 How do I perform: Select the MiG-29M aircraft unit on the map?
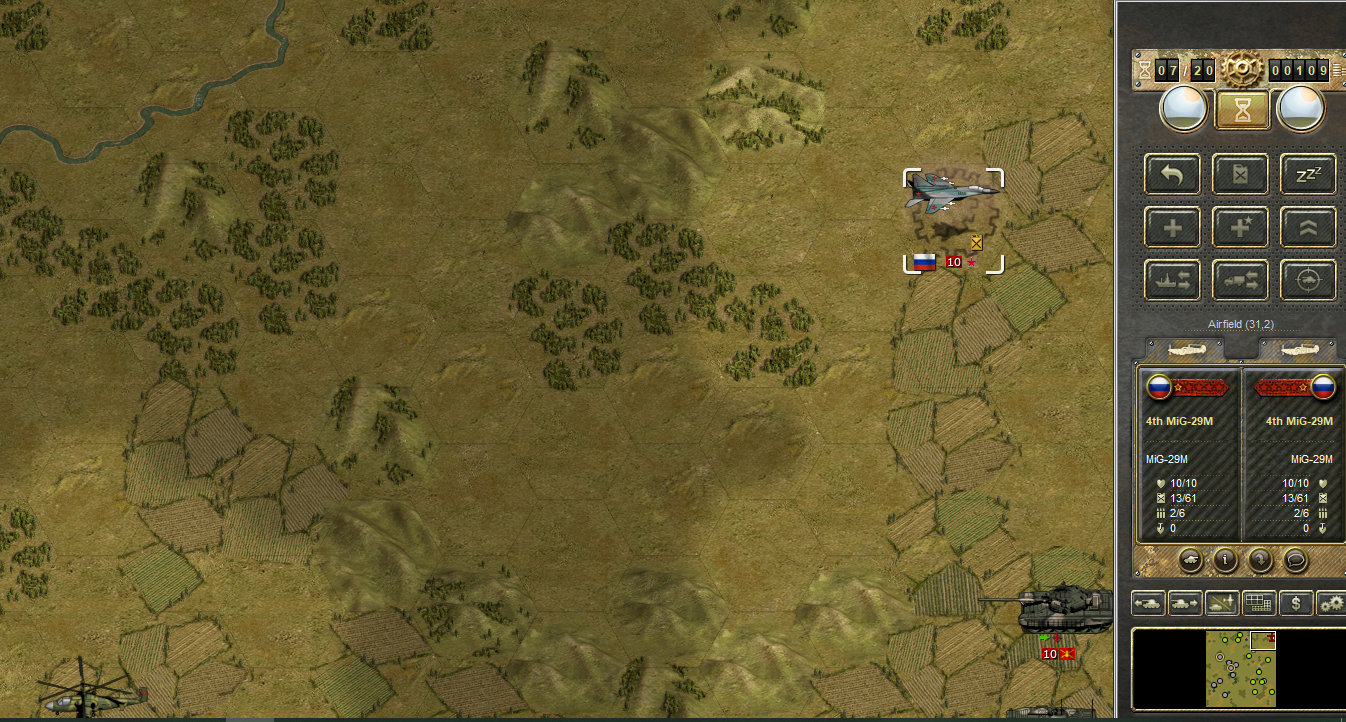952,192
